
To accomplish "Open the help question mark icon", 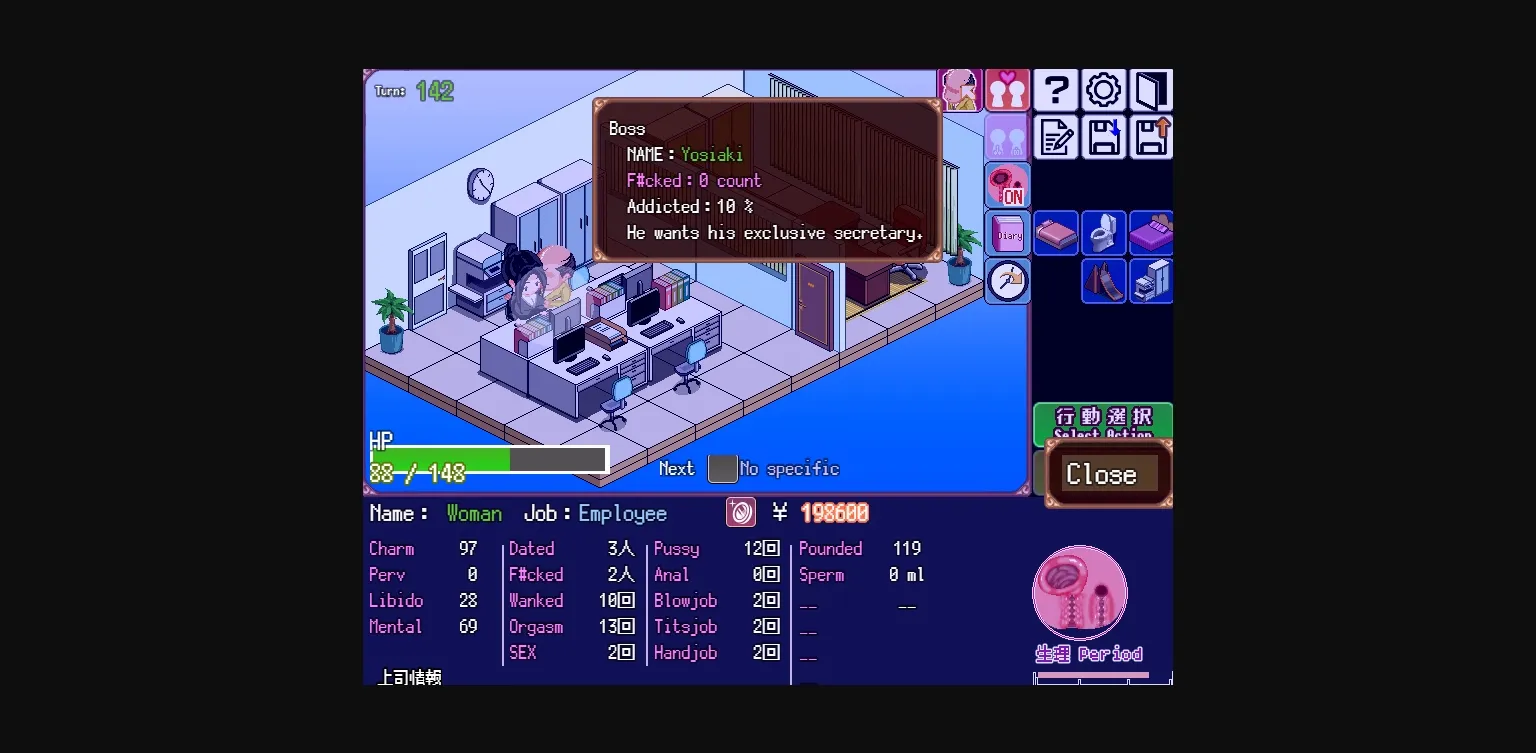I will click(x=1056, y=90).
